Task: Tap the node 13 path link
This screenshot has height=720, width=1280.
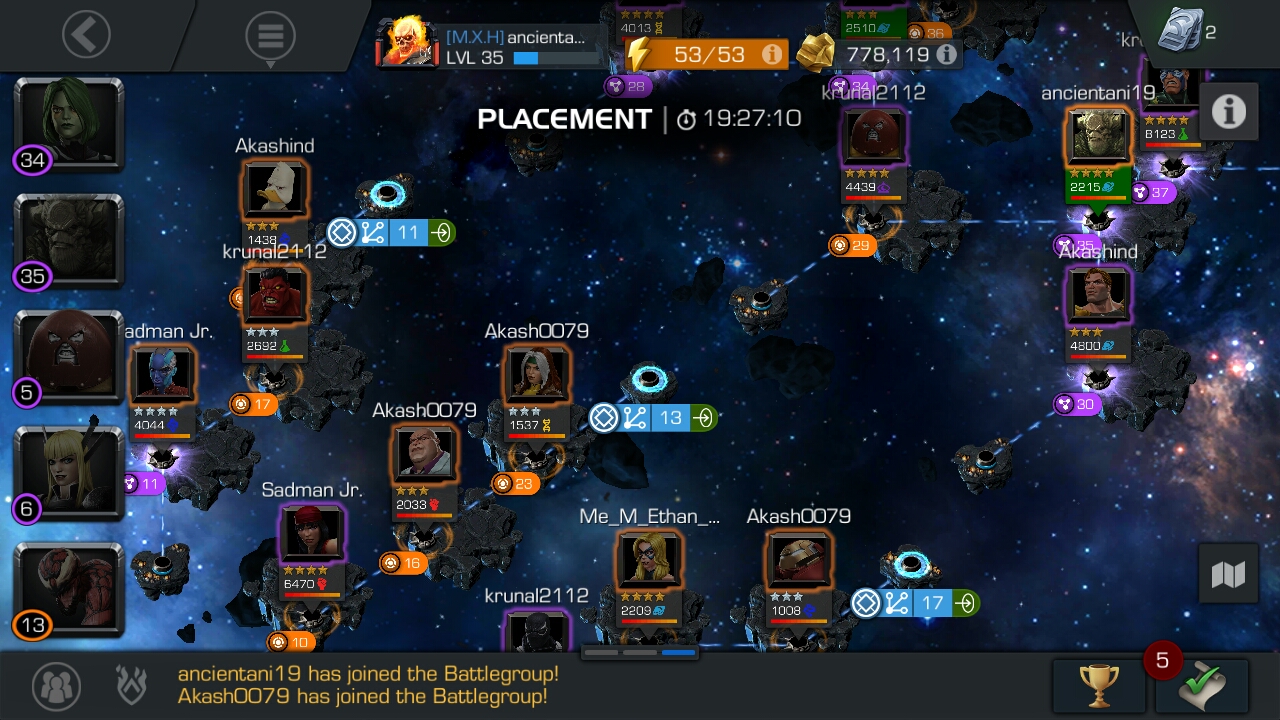Action: coord(653,417)
